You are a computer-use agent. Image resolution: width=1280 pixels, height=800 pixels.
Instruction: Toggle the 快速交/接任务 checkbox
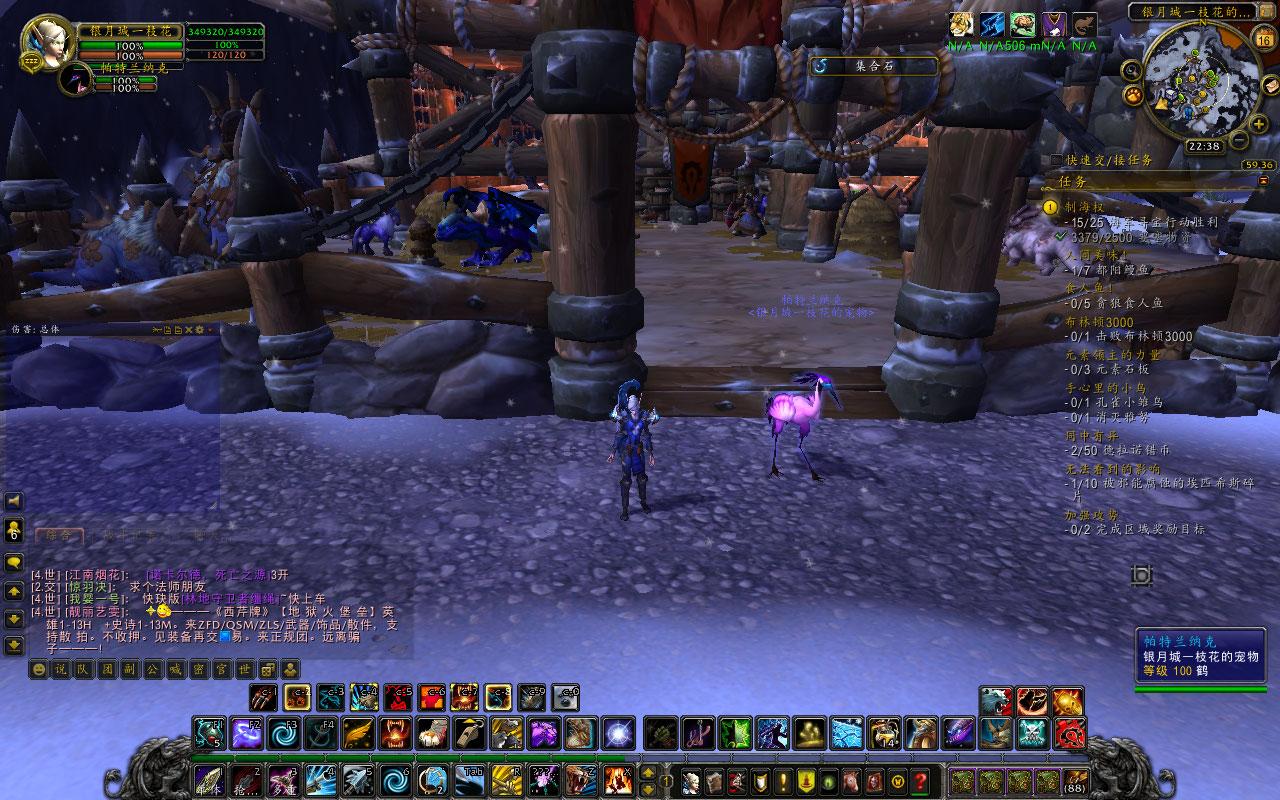(x=1057, y=160)
